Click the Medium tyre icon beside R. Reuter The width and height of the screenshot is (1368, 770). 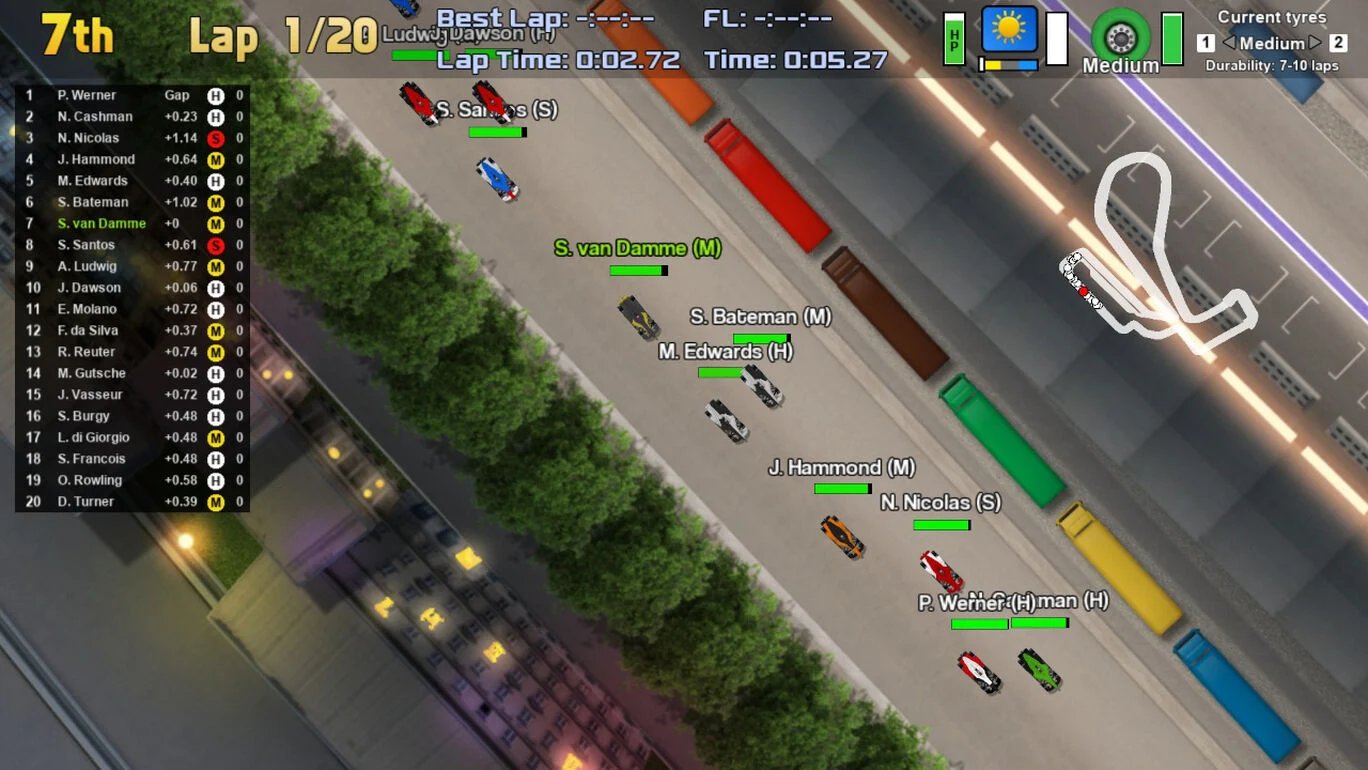[x=214, y=351]
